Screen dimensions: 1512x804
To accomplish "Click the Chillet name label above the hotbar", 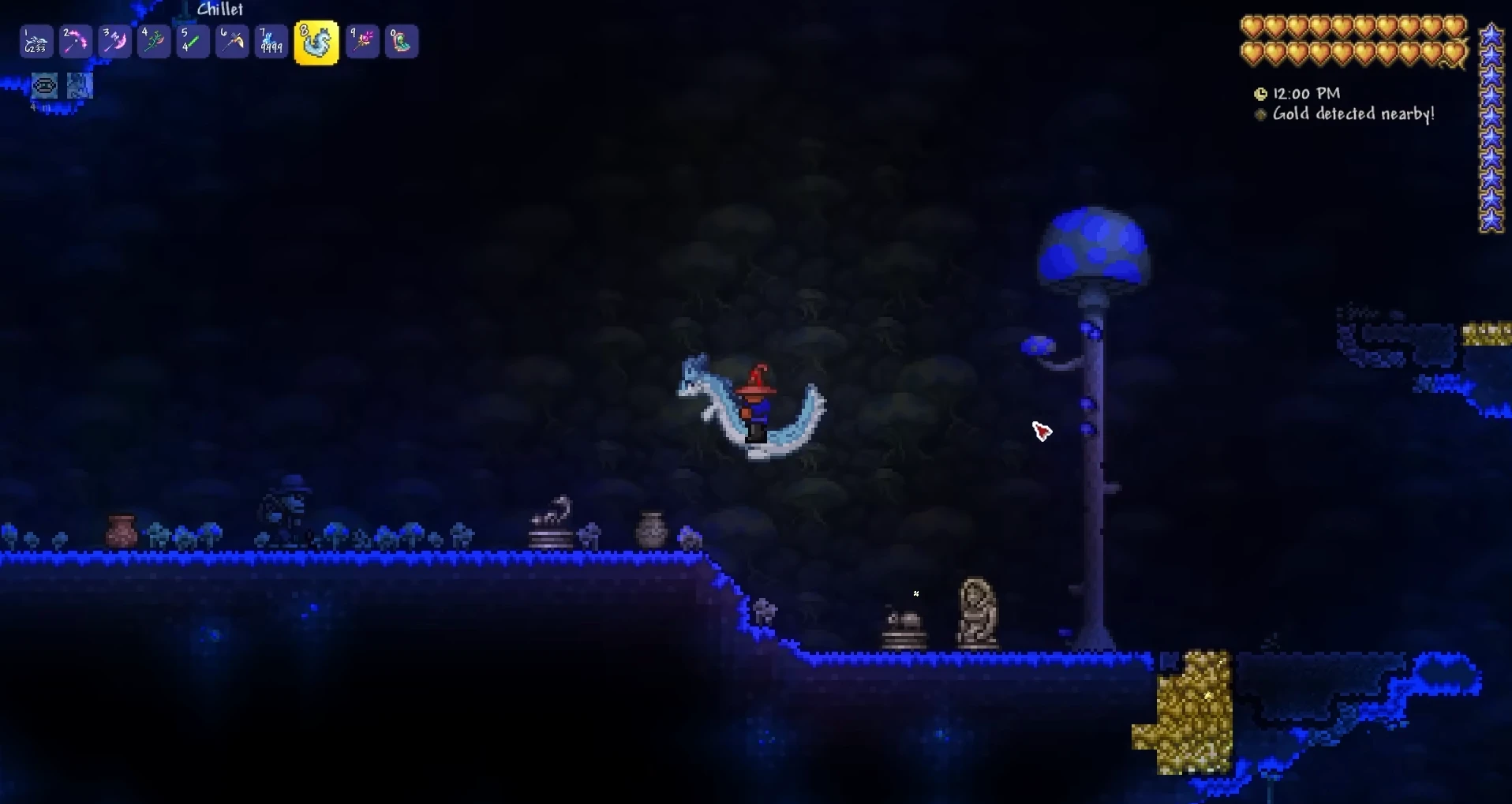I will (x=219, y=9).
